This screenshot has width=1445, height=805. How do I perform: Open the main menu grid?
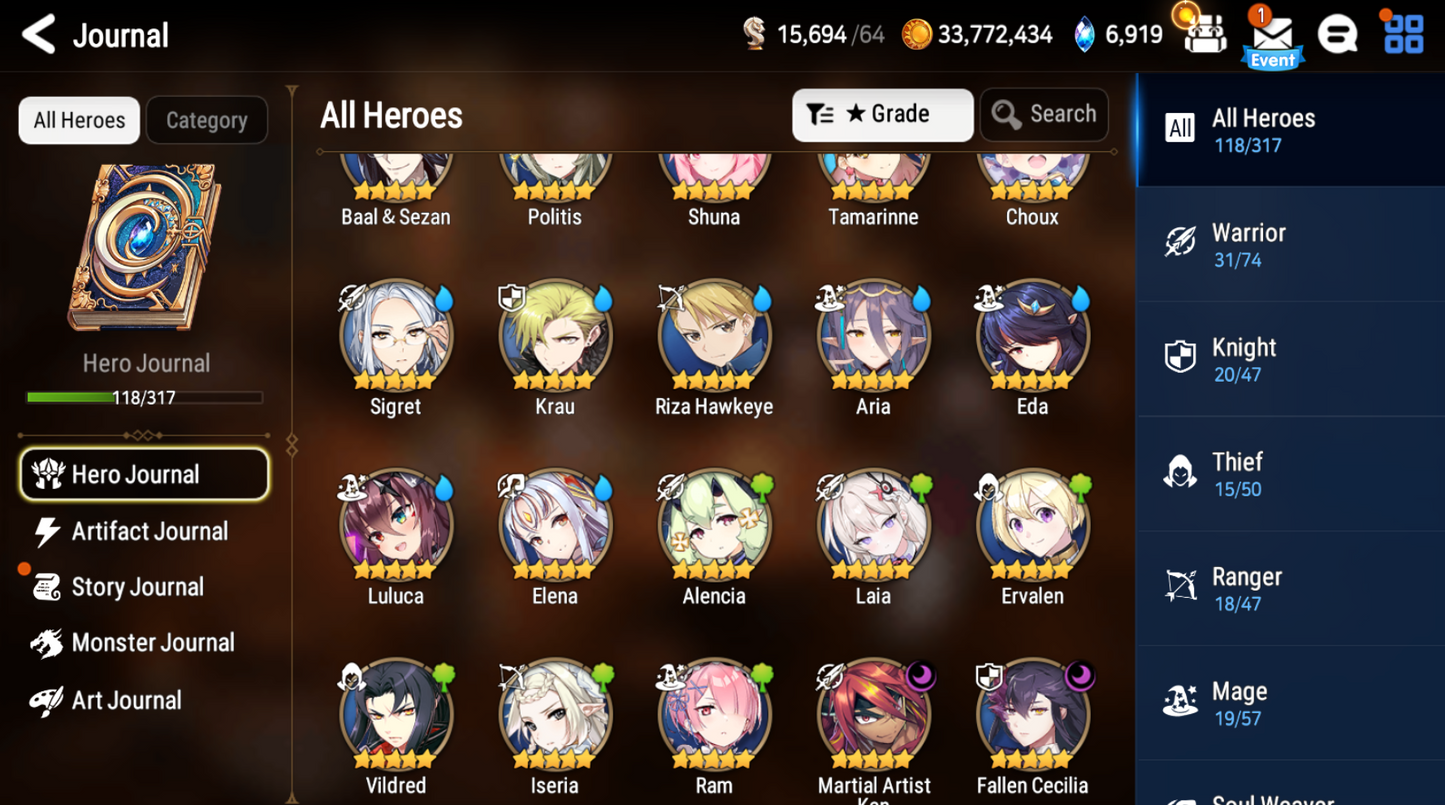pos(1404,33)
